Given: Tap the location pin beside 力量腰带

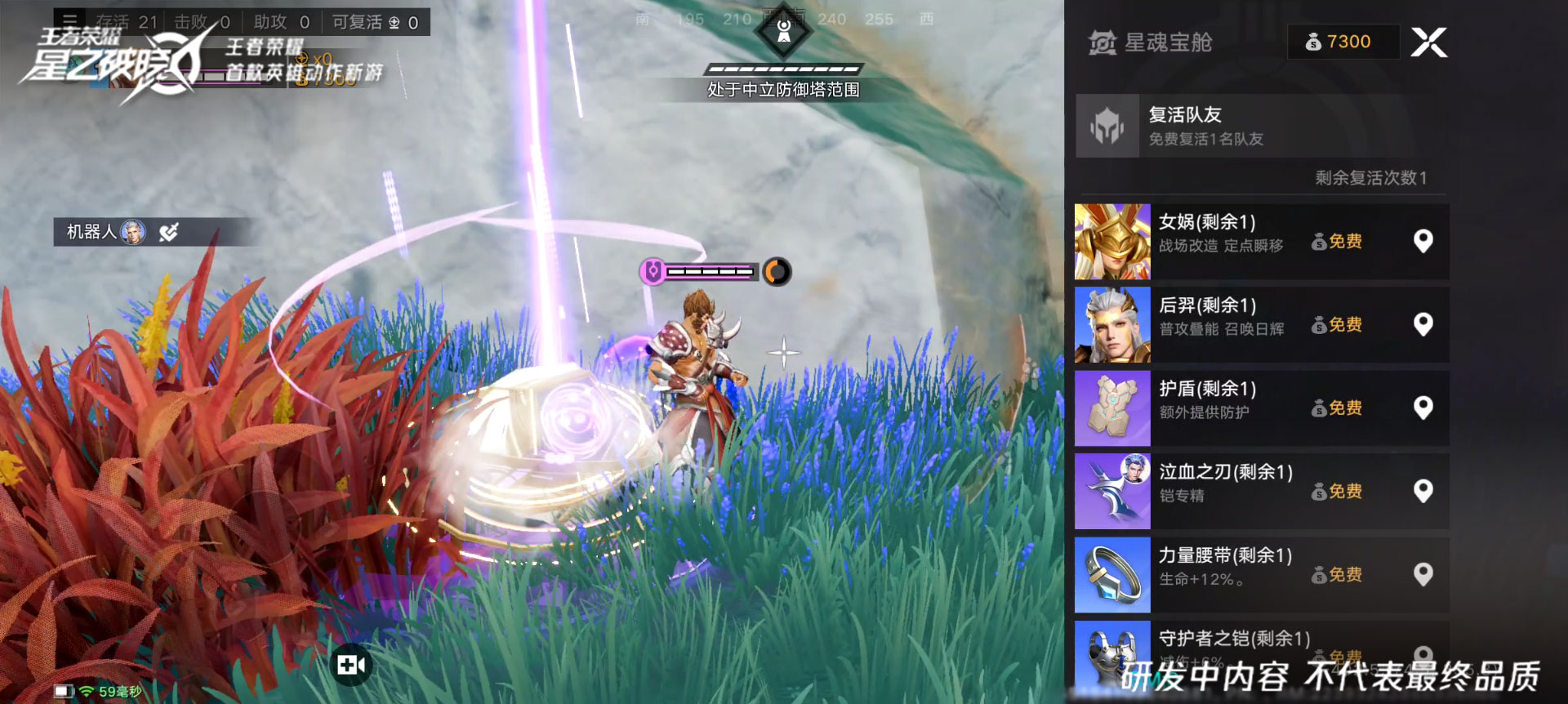Looking at the screenshot, I should (x=1423, y=574).
